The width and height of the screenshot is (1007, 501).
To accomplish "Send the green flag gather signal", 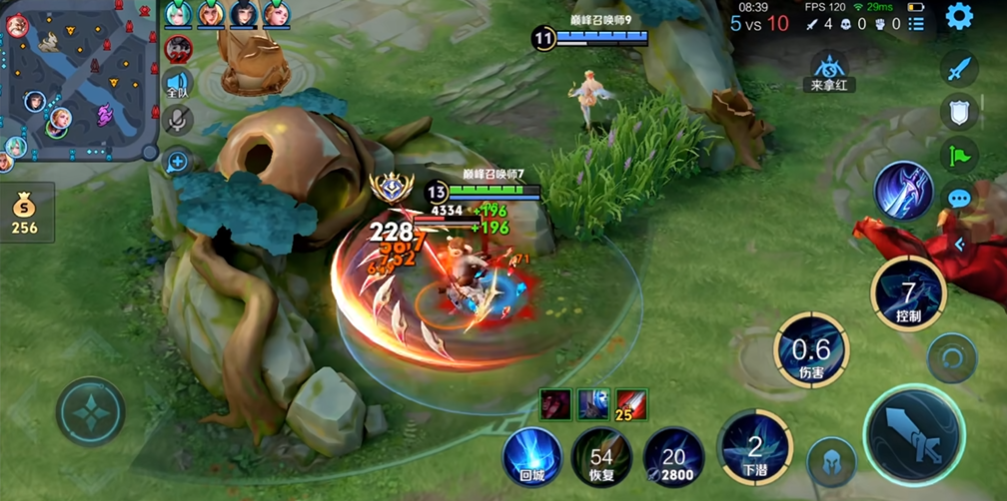I will tap(959, 155).
